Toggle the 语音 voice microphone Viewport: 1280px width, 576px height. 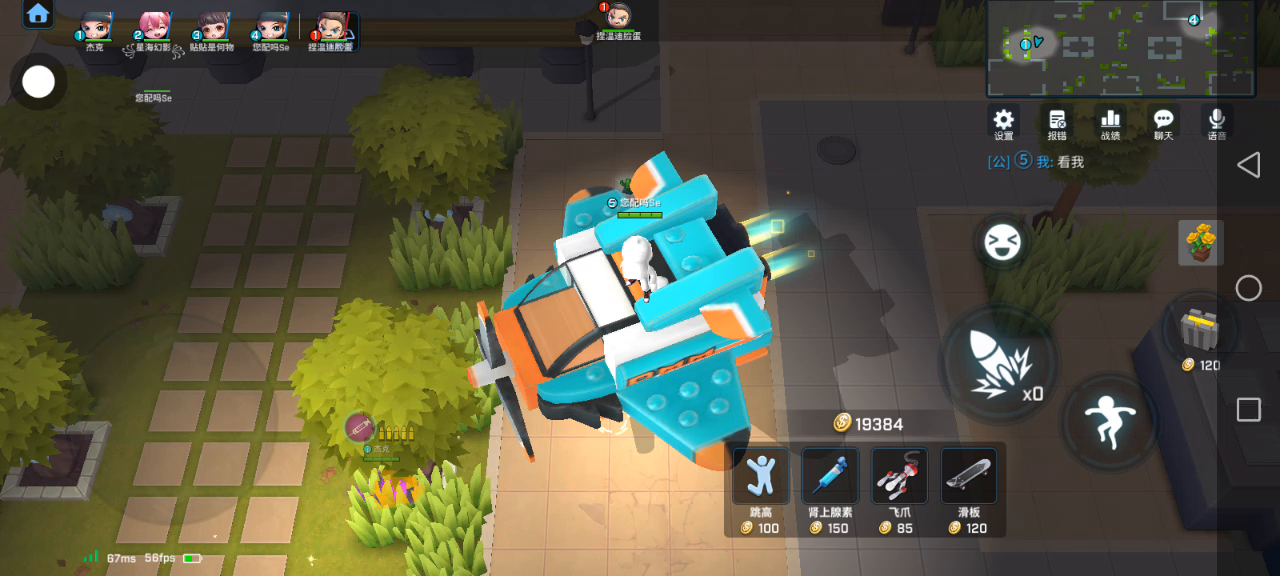(x=1217, y=121)
